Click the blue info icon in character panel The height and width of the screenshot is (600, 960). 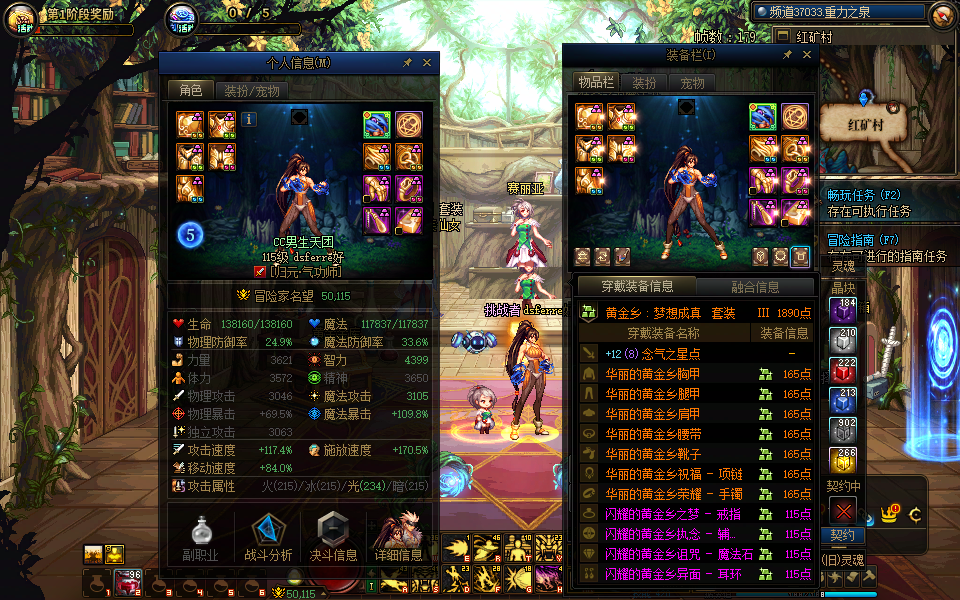click(248, 120)
